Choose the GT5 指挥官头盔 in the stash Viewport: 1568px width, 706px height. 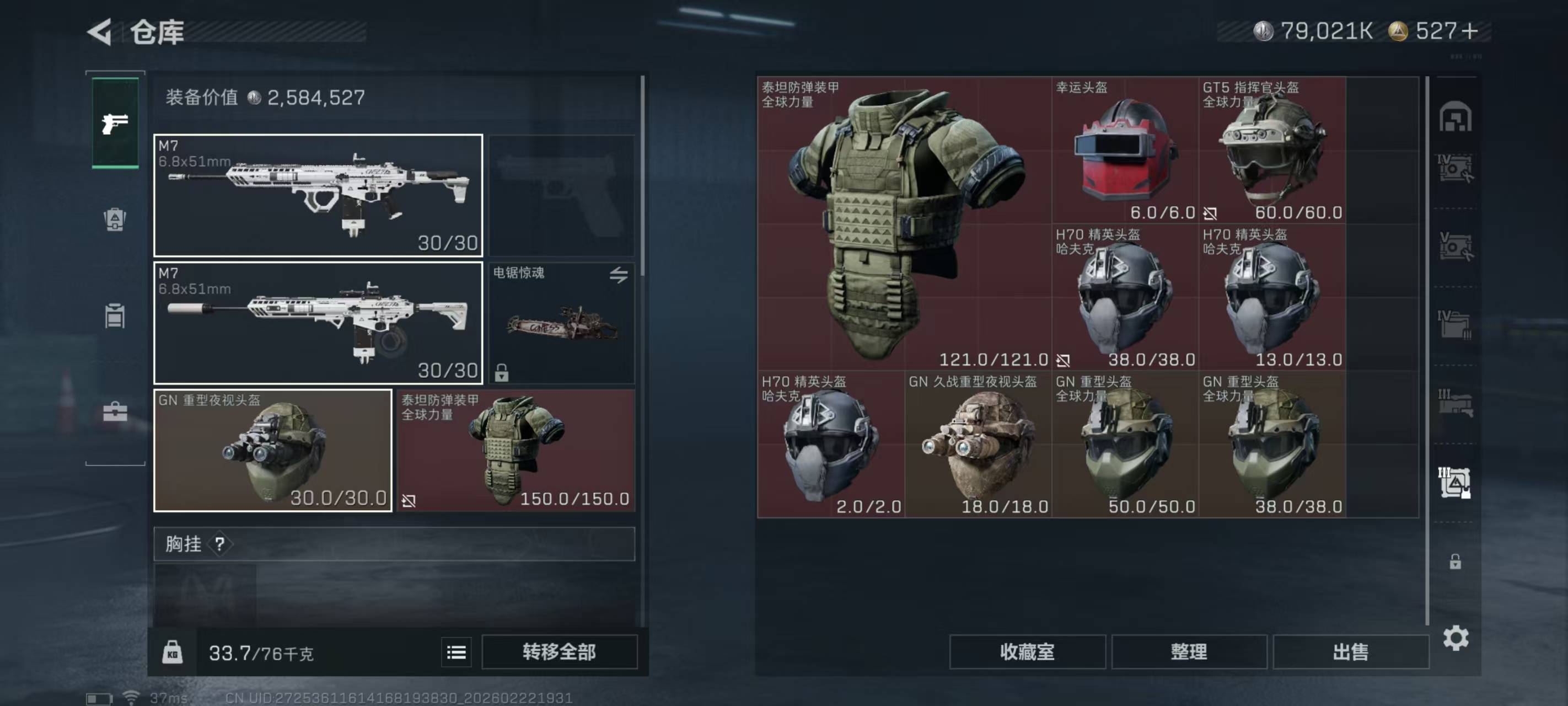[1272, 151]
